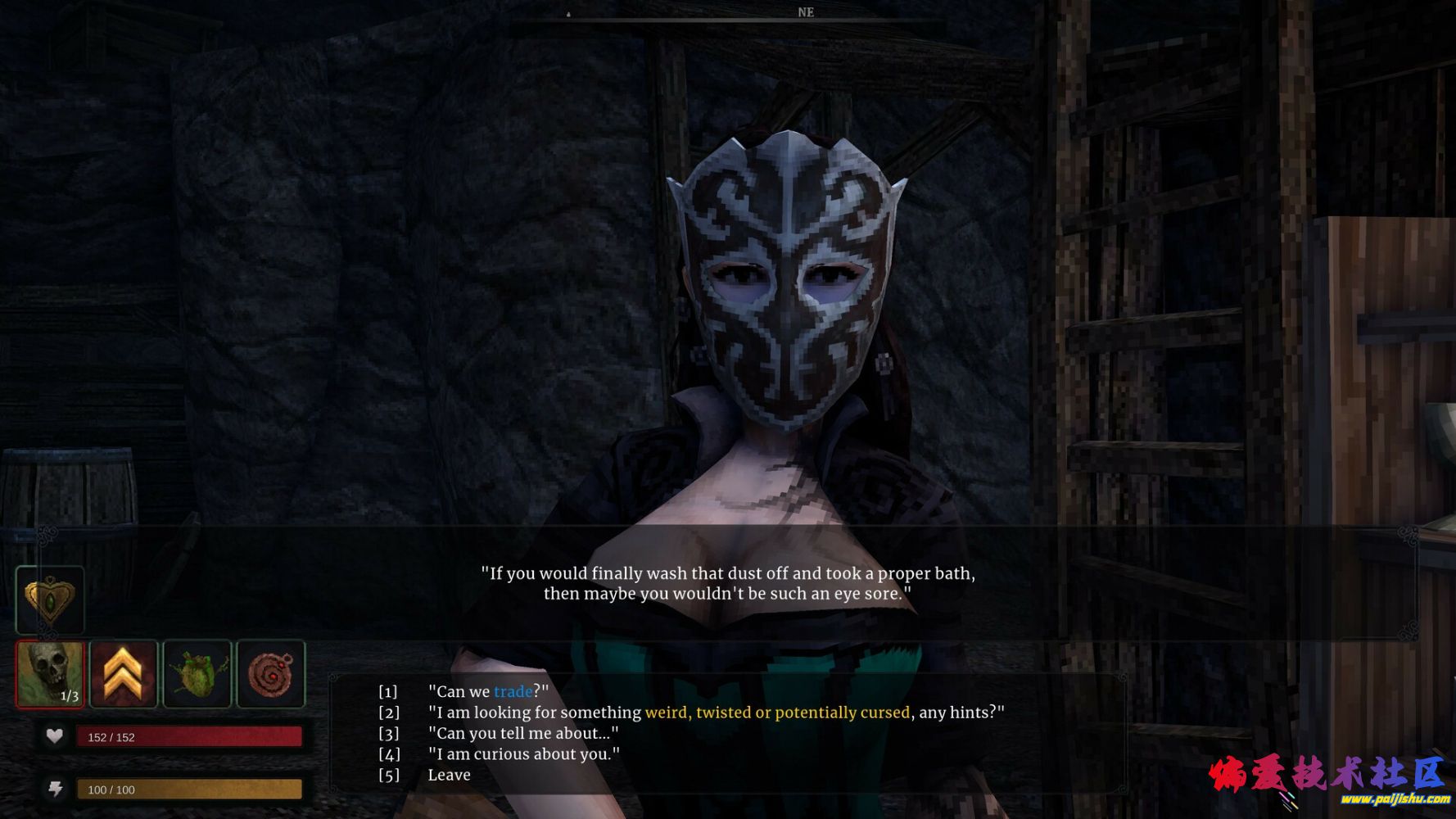The height and width of the screenshot is (819, 1456).
Task: Ask about something weird, twisted or cursed
Action: [x=715, y=713]
